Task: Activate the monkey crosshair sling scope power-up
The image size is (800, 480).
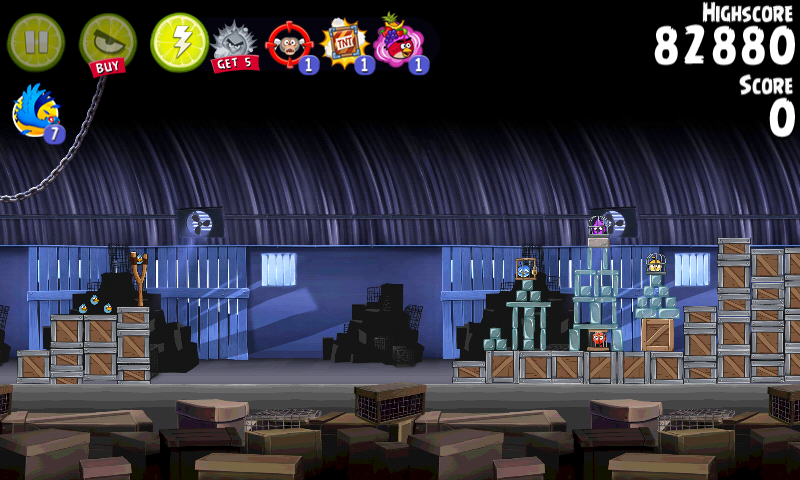Action: [291, 45]
